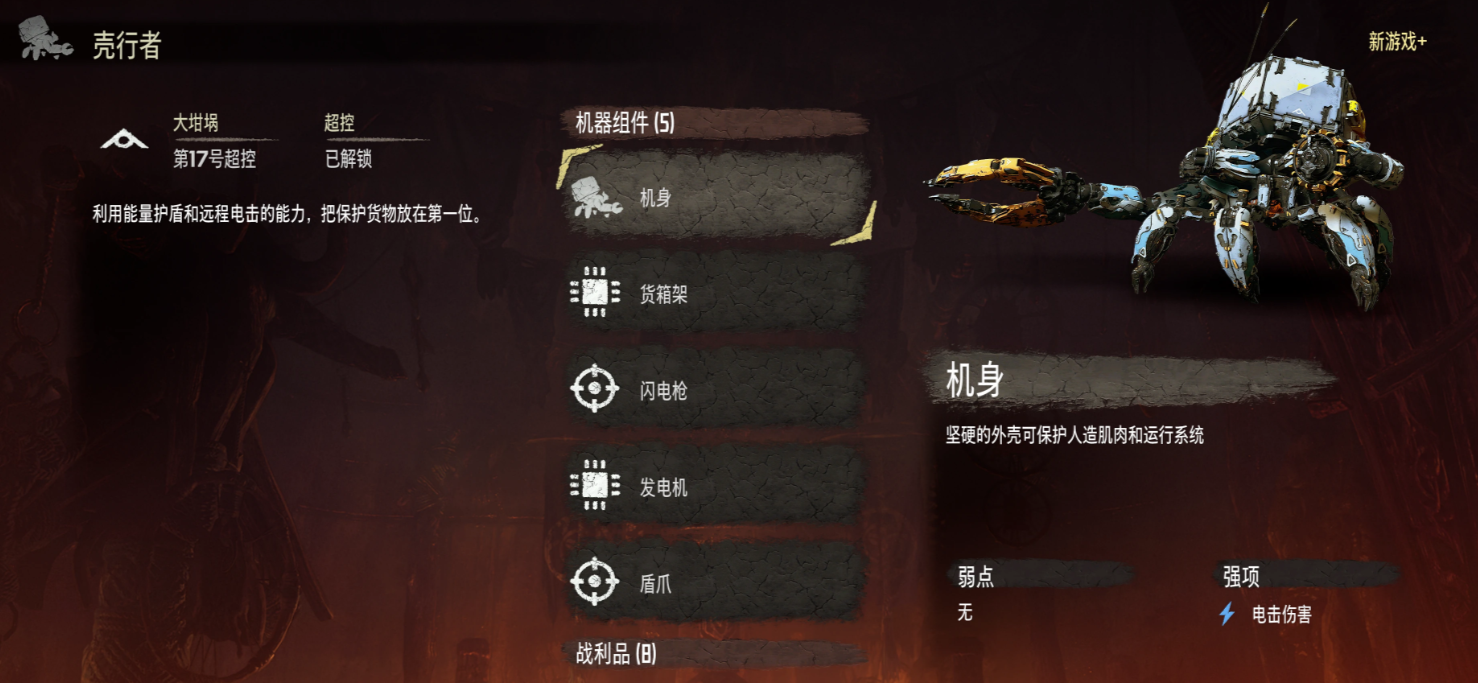Show the 盾爪 component info
The image size is (1478, 683).
coord(715,583)
